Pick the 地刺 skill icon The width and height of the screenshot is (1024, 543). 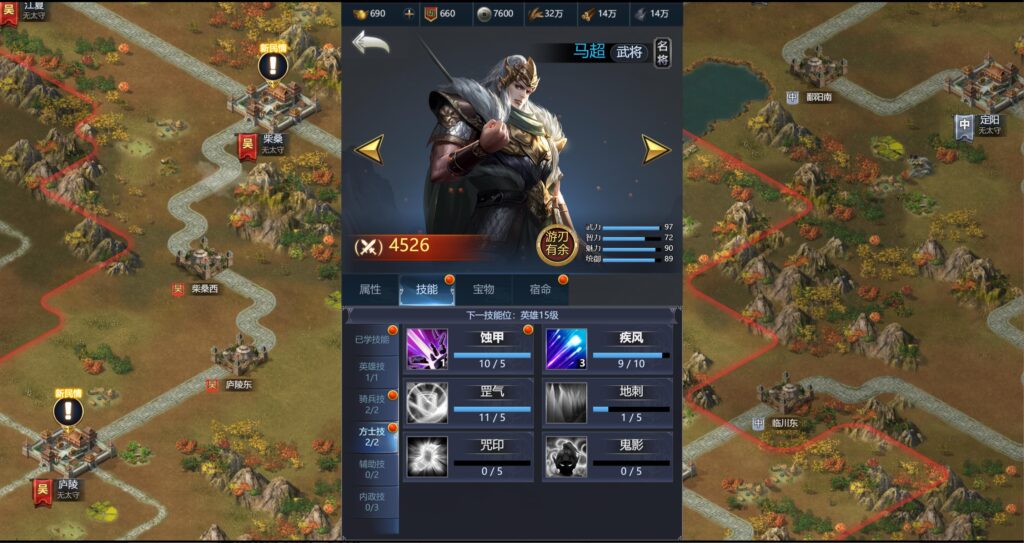coord(566,402)
